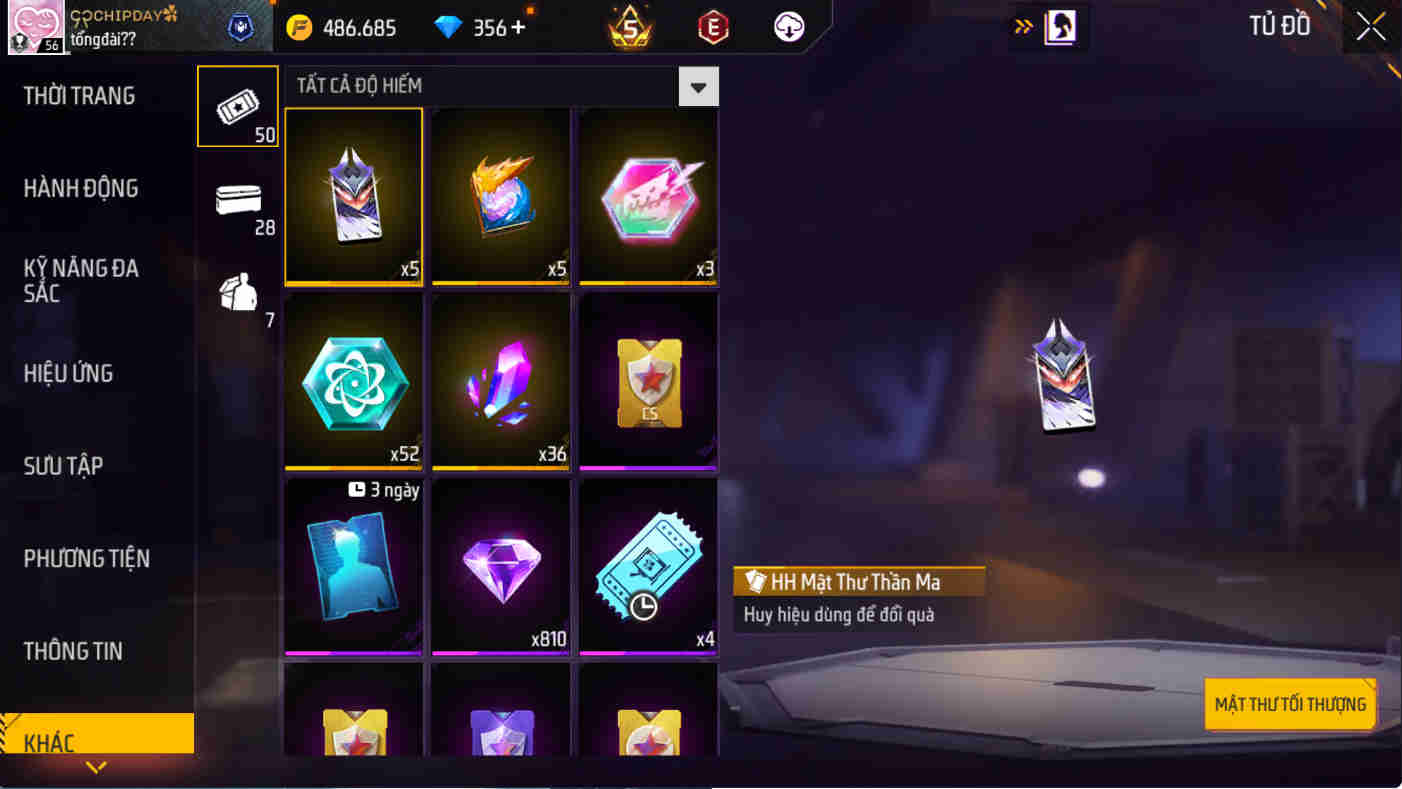Expand sidebar using chevron below KHÁC
Viewport: 1402px width, 789px height.
point(96,767)
